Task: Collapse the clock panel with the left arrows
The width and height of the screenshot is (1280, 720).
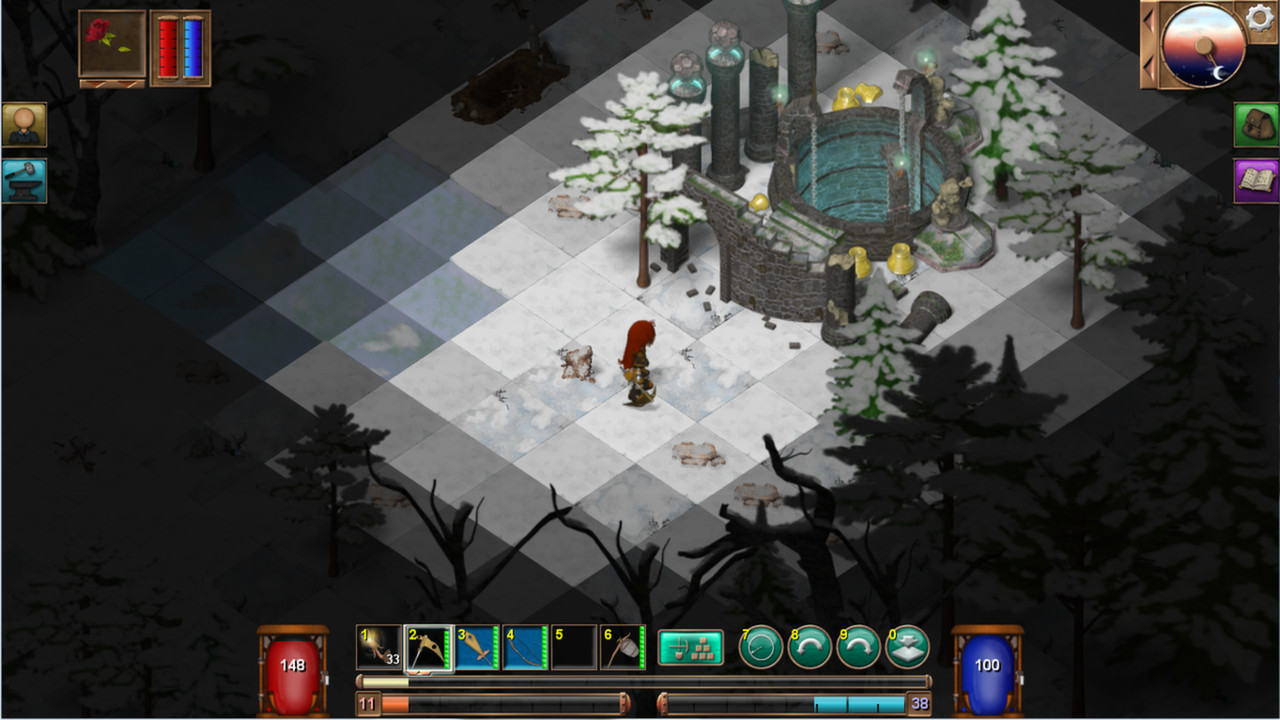Action: coord(1148,42)
